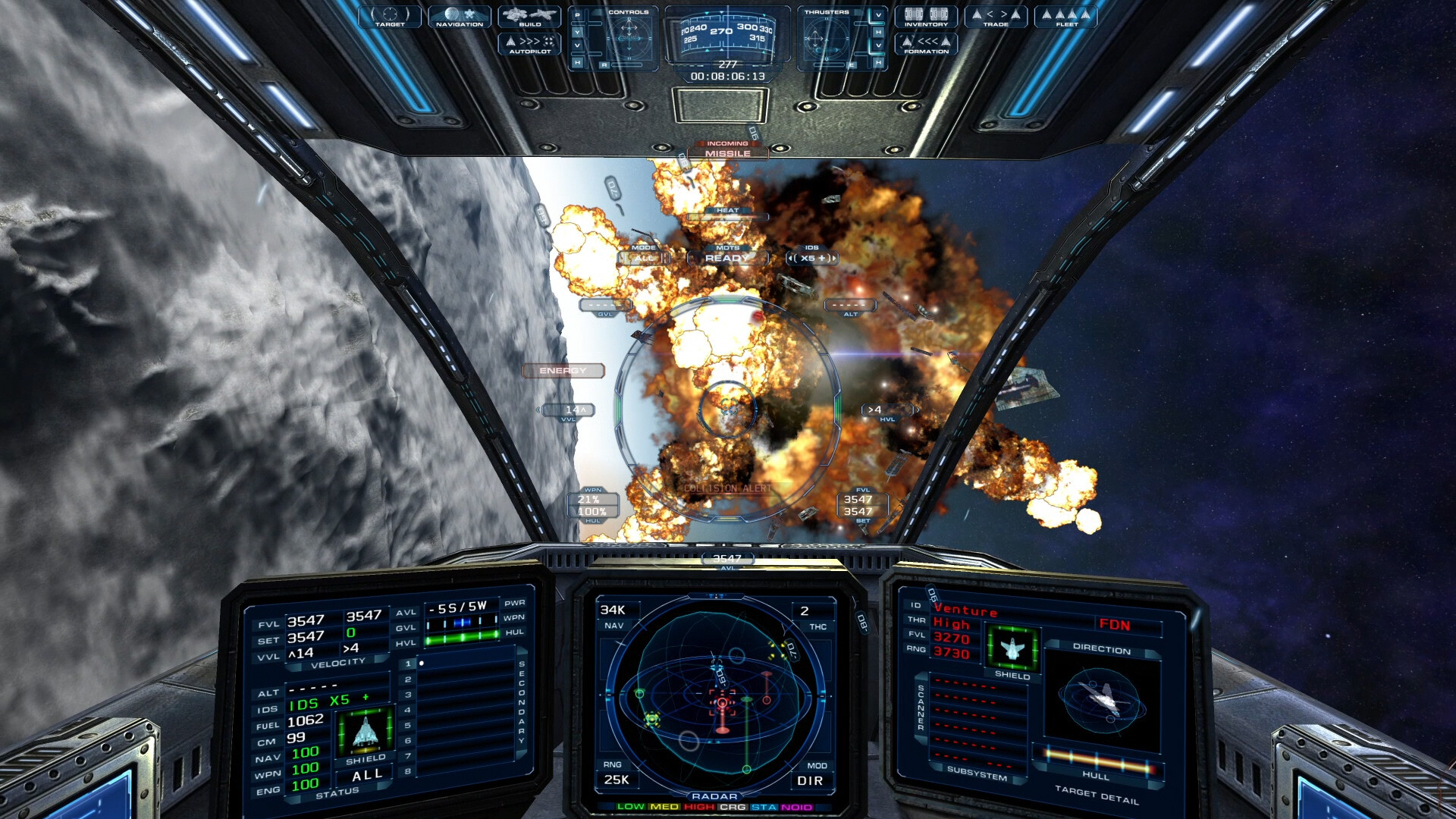The image size is (1456, 819).
Task: Open the Build menu icon
Action: 529,18
